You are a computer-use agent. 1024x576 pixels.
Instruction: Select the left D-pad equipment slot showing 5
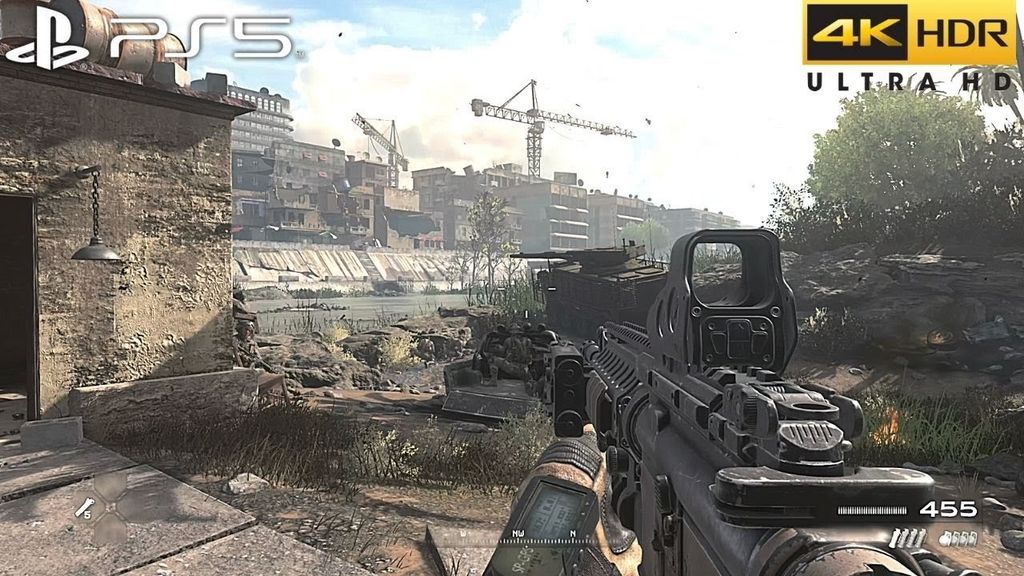click(x=84, y=507)
